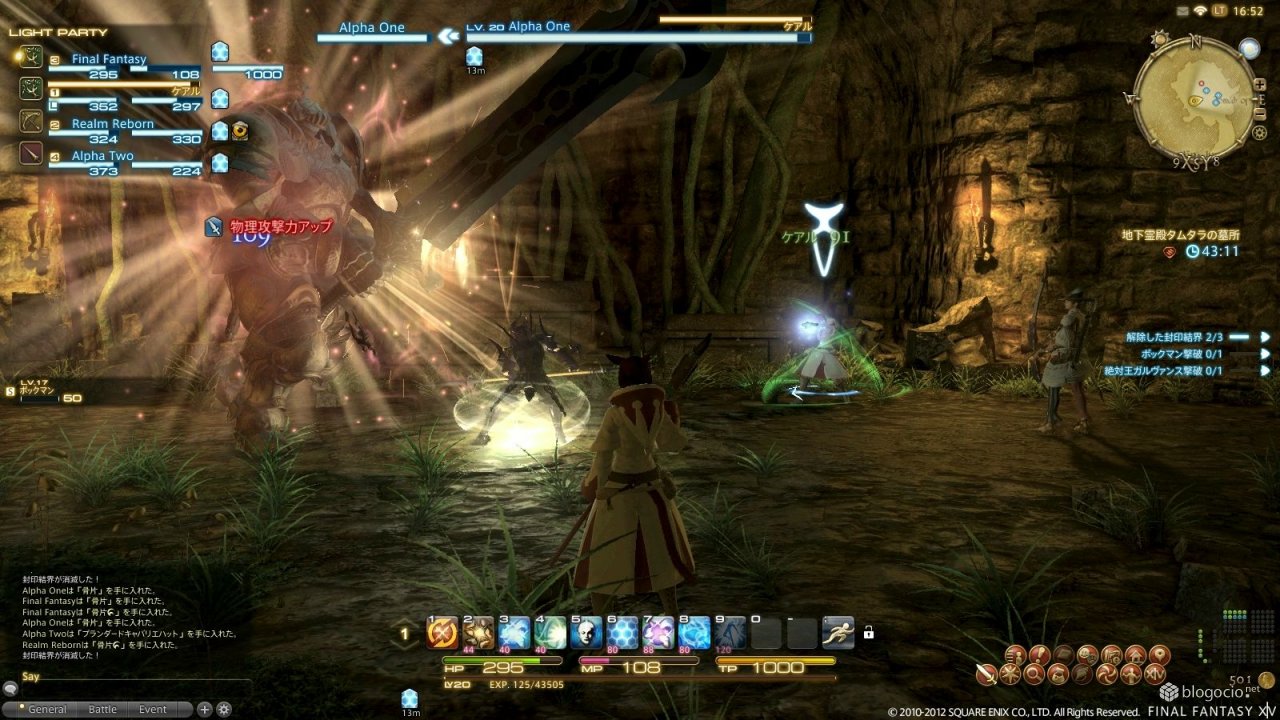Open the sword icon in the main menu

click(986, 675)
